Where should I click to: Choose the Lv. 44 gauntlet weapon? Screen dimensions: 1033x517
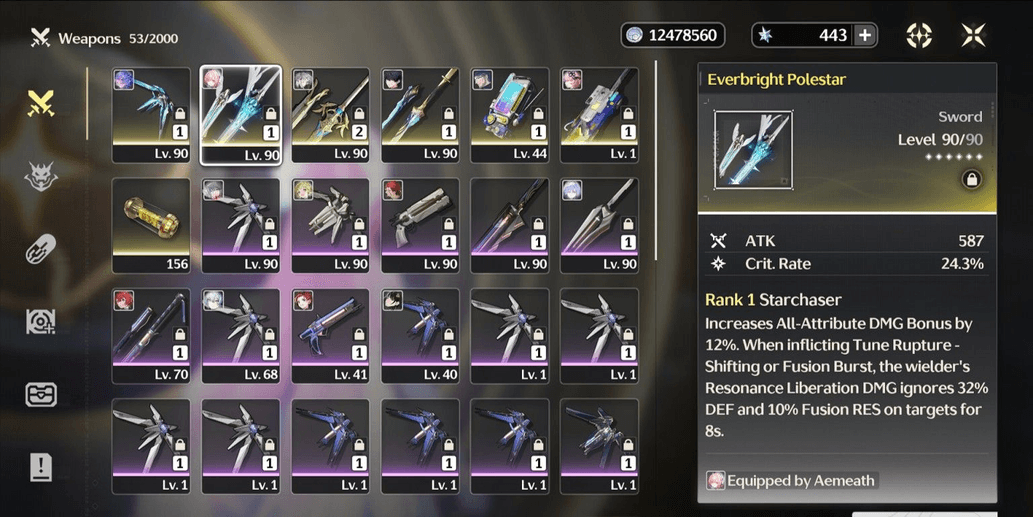coord(509,115)
